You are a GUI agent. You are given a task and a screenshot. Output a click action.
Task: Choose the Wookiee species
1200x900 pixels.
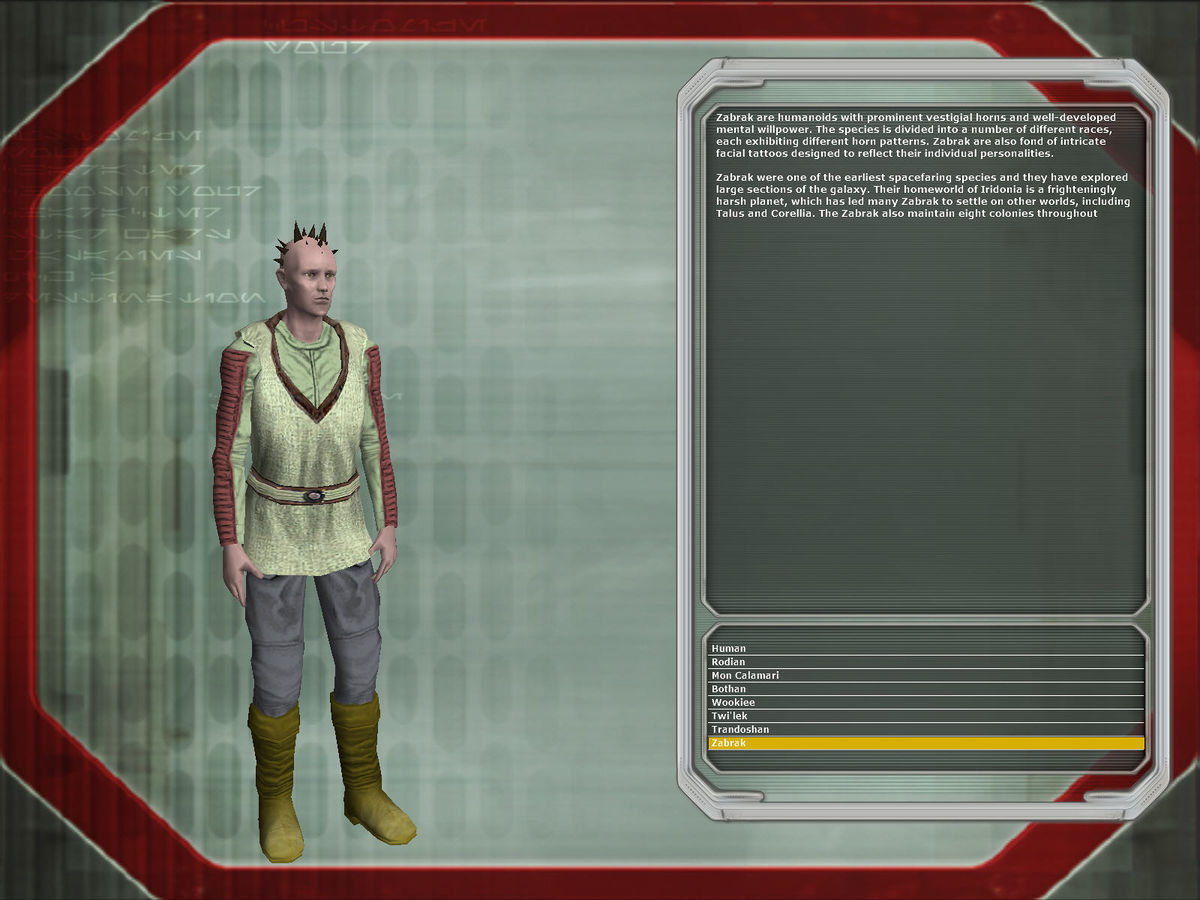click(x=733, y=703)
